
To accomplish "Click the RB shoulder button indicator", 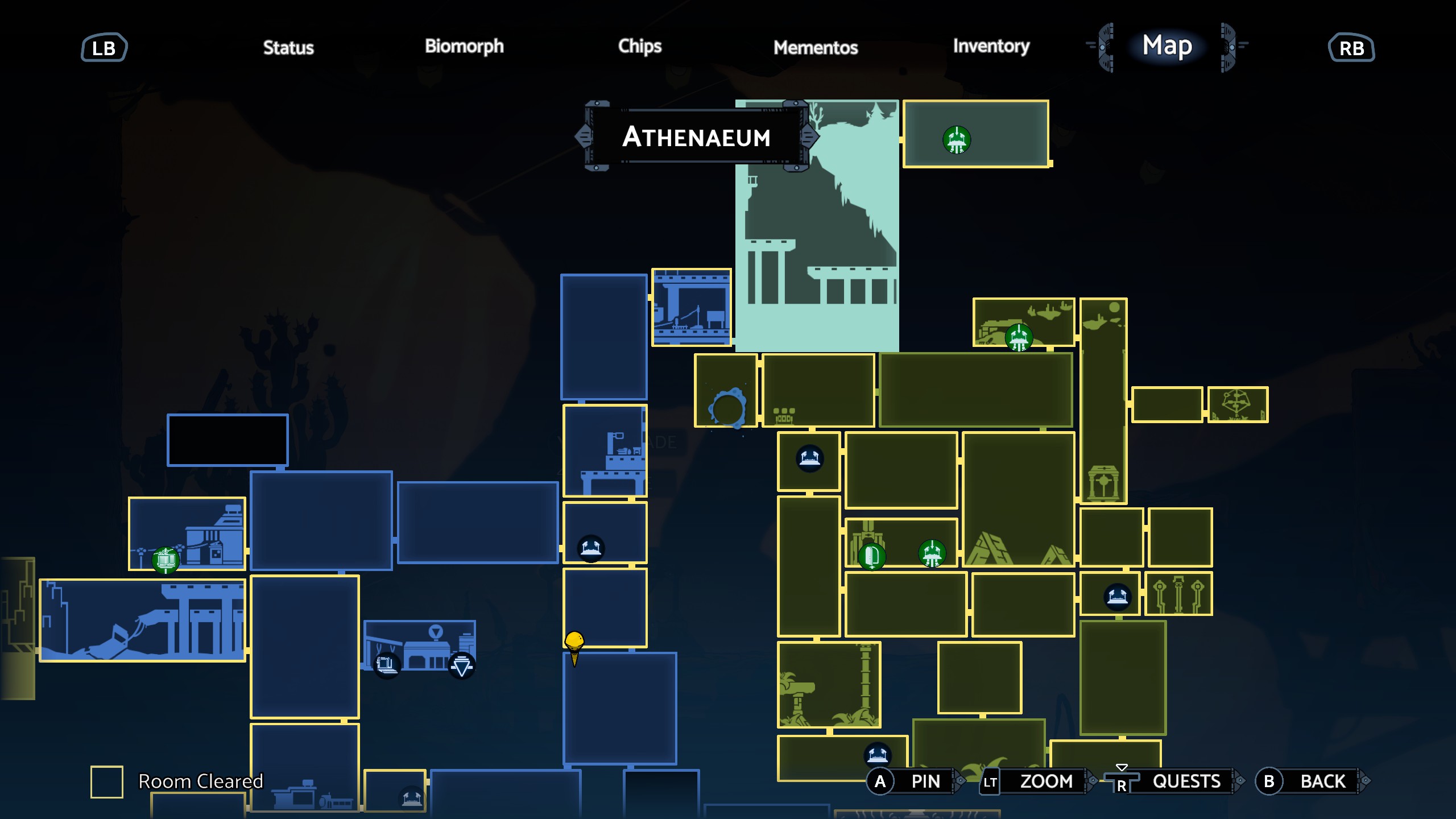I will (x=1351, y=48).
